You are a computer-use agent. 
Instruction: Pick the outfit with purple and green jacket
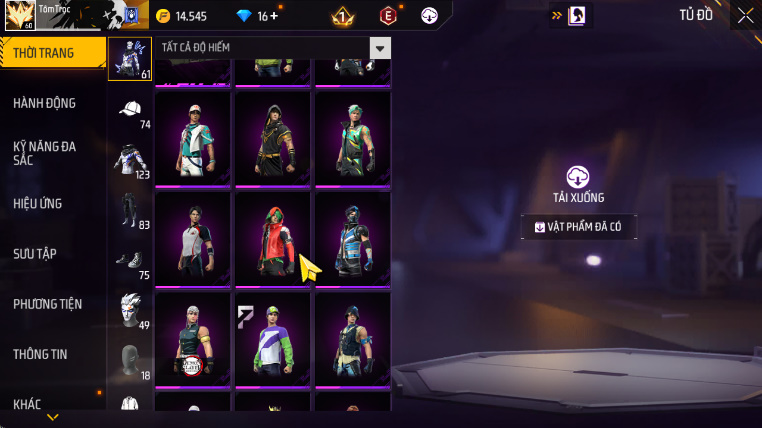point(272,338)
